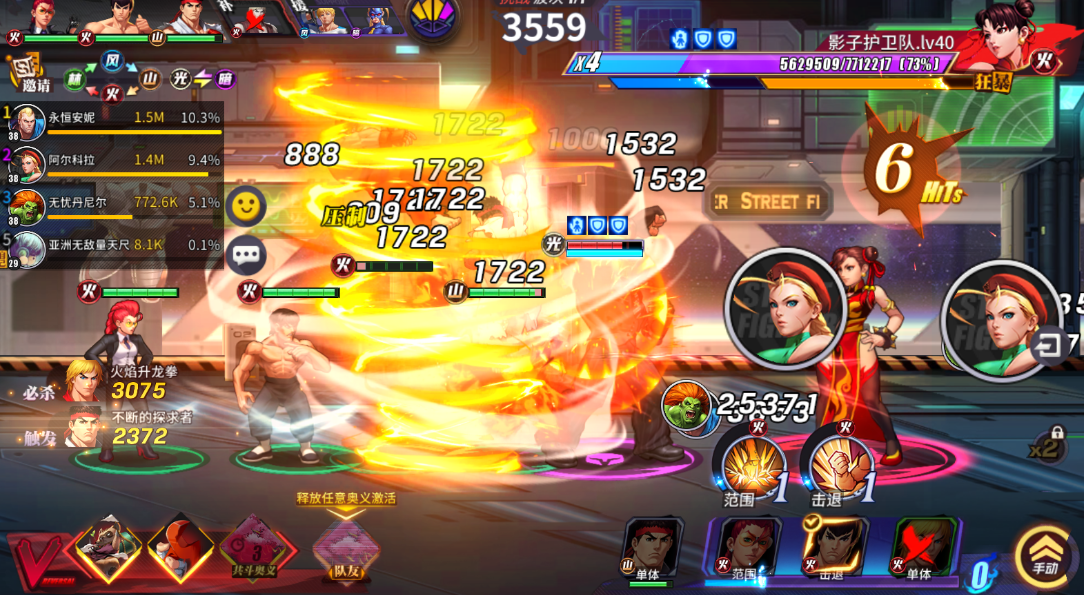Activate the red robot ultimate diamond icon
Image resolution: width=1084 pixels, height=595 pixels.
coord(180,547)
